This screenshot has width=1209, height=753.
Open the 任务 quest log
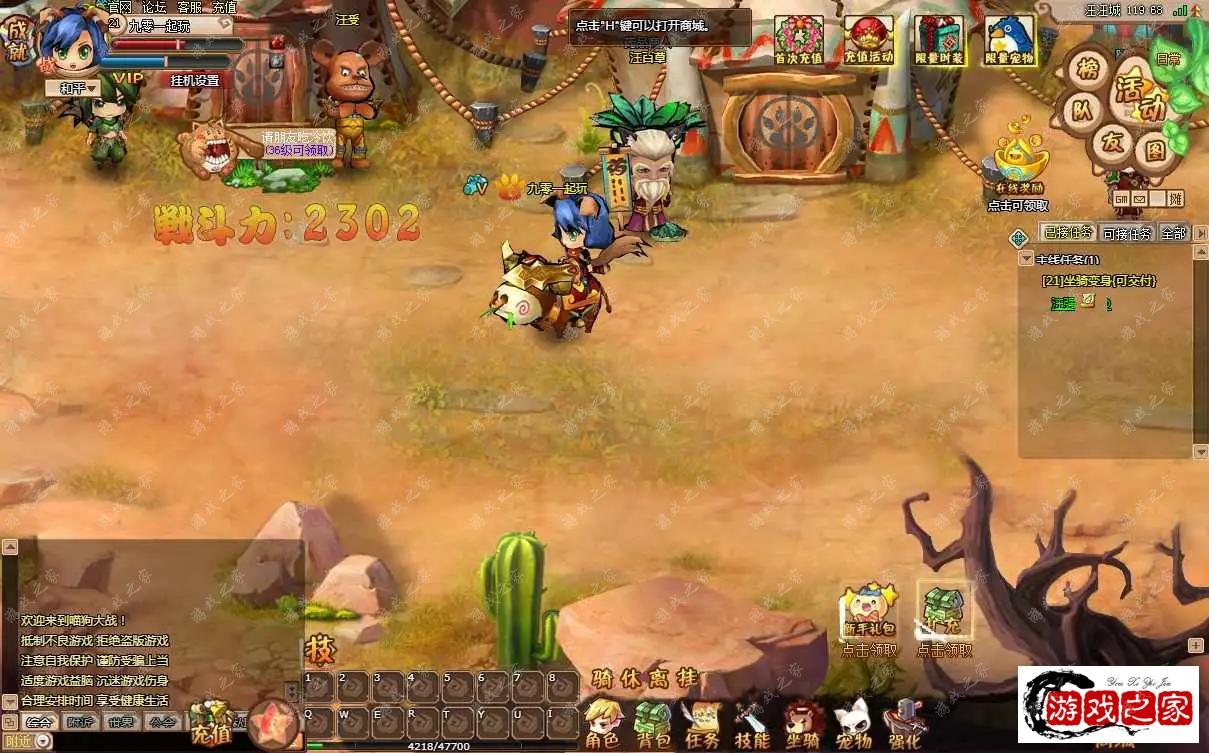702,726
